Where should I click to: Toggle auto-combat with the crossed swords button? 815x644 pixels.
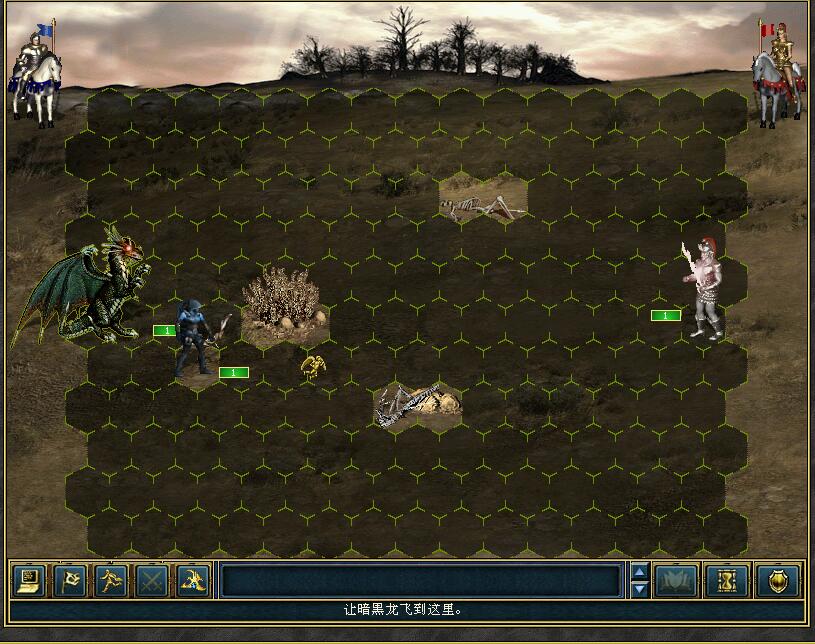tap(151, 580)
